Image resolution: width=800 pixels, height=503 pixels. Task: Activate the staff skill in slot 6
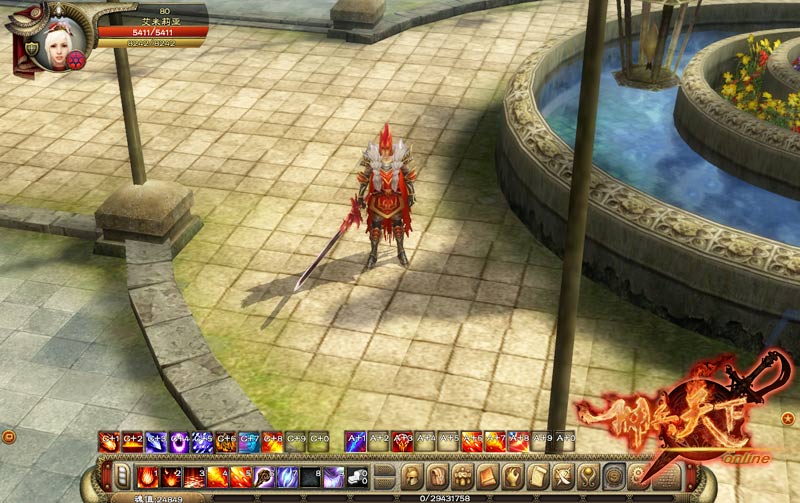pyautogui.click(x=264, y=476)
